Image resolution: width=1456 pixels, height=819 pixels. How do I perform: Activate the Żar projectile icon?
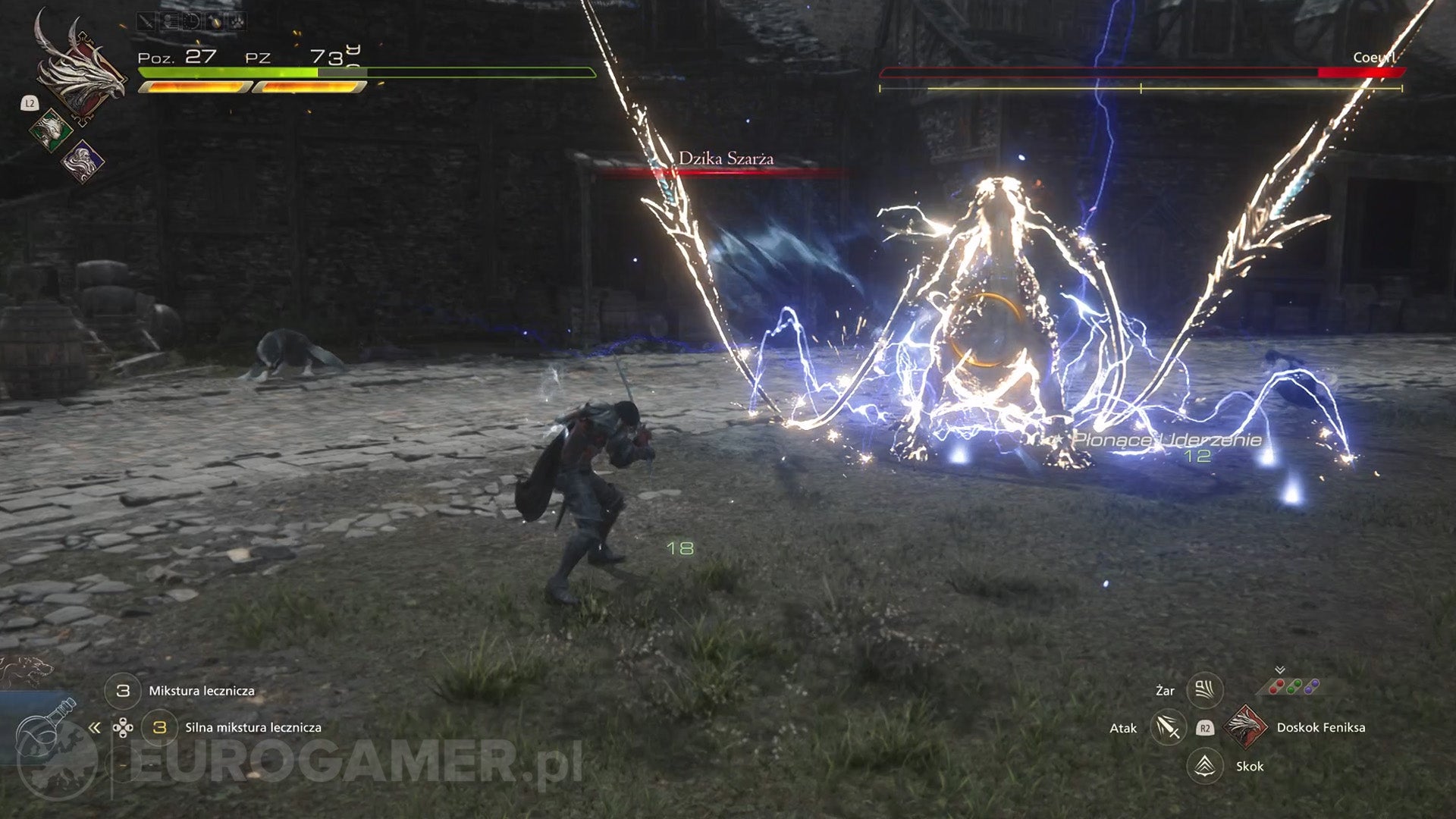(1206, 689)
